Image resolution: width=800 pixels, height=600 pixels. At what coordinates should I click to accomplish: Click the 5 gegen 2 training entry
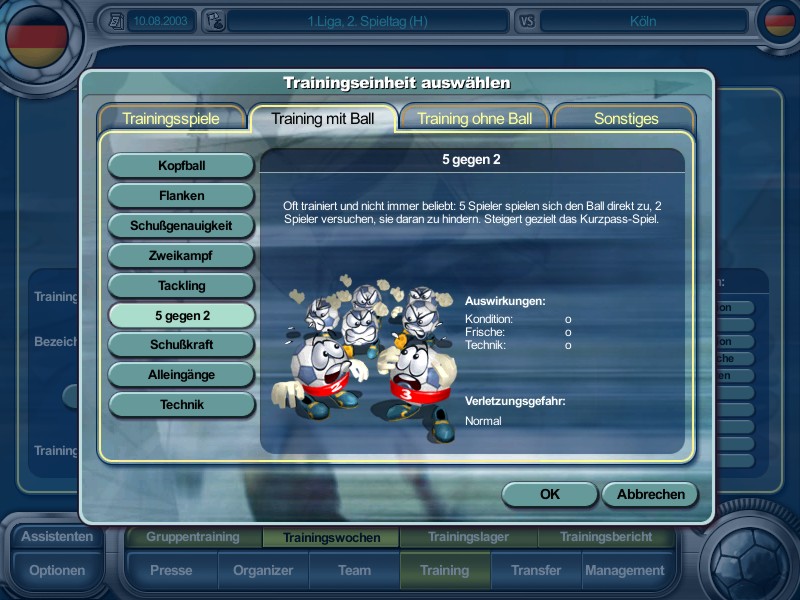[x=181, y=315]
